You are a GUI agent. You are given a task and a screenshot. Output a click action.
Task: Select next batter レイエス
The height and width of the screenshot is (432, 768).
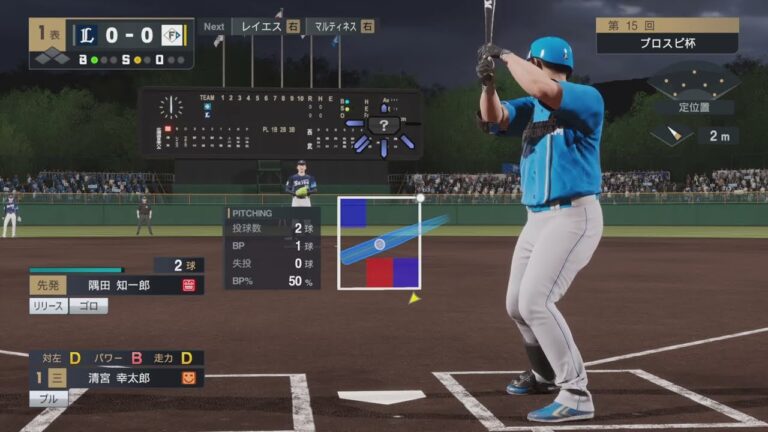(267, 26)
